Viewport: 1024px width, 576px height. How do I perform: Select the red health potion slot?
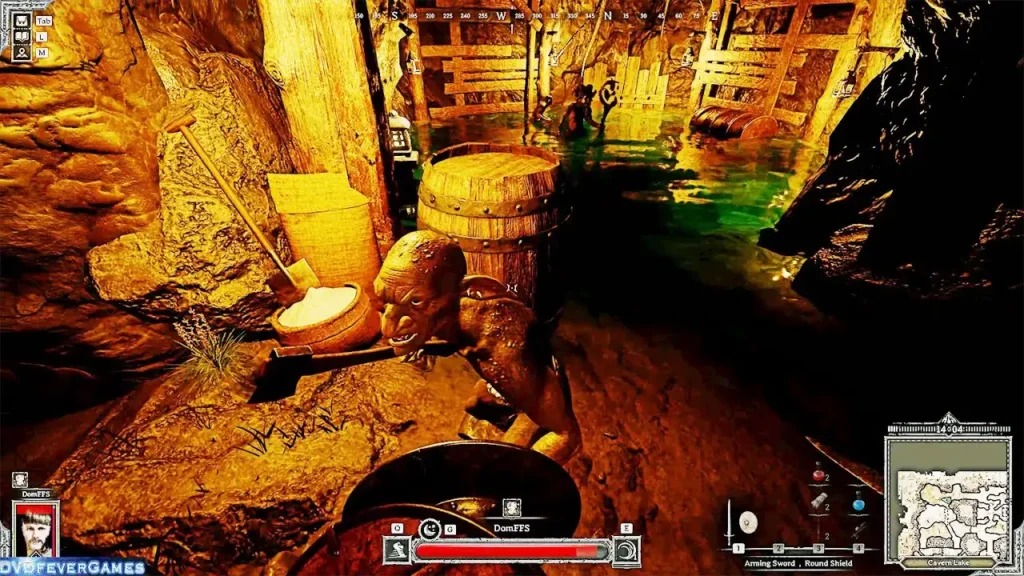[x=818, y=474]
